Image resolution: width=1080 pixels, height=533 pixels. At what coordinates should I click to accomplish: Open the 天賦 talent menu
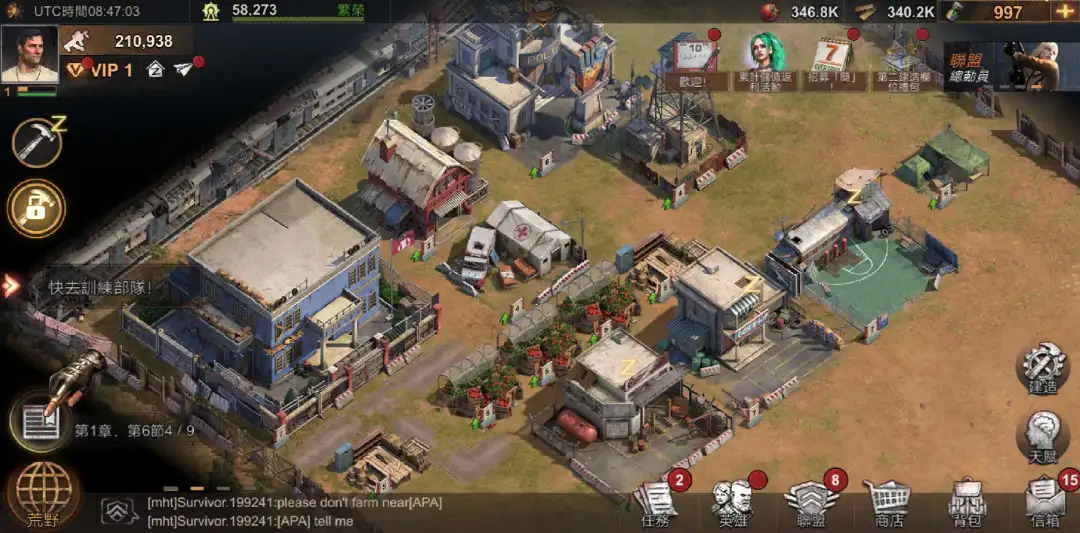(x=1043, y=438)
